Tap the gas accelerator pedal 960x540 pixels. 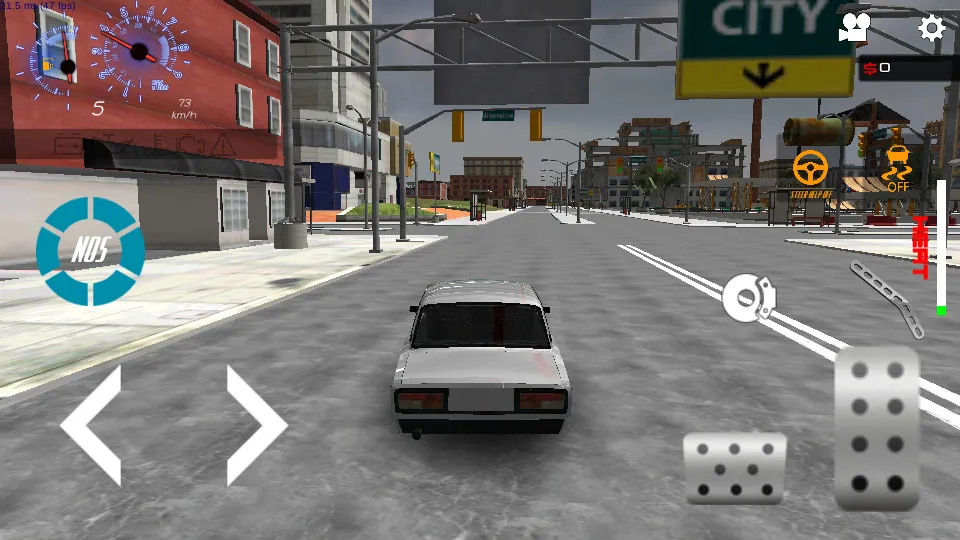[x=877, y=430]
